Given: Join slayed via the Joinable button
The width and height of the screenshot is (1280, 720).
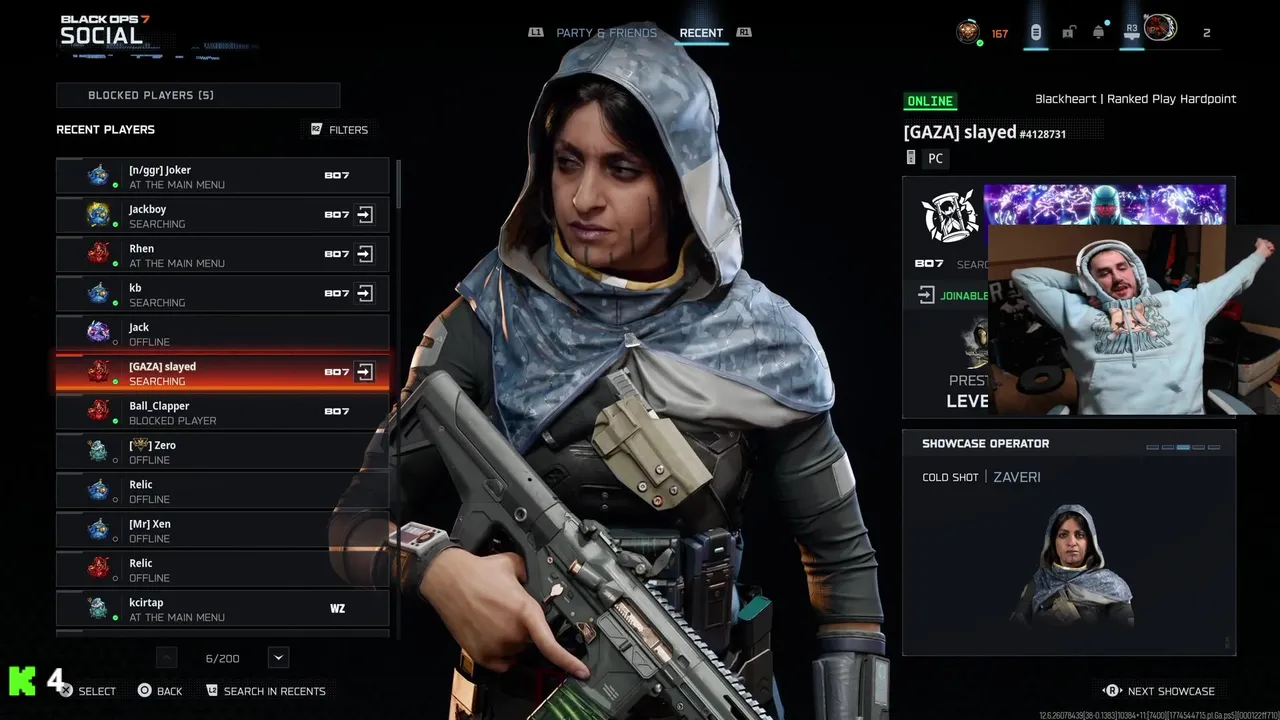Looking at the screenshot, I should pyautogui.click(x=952, y=295).
